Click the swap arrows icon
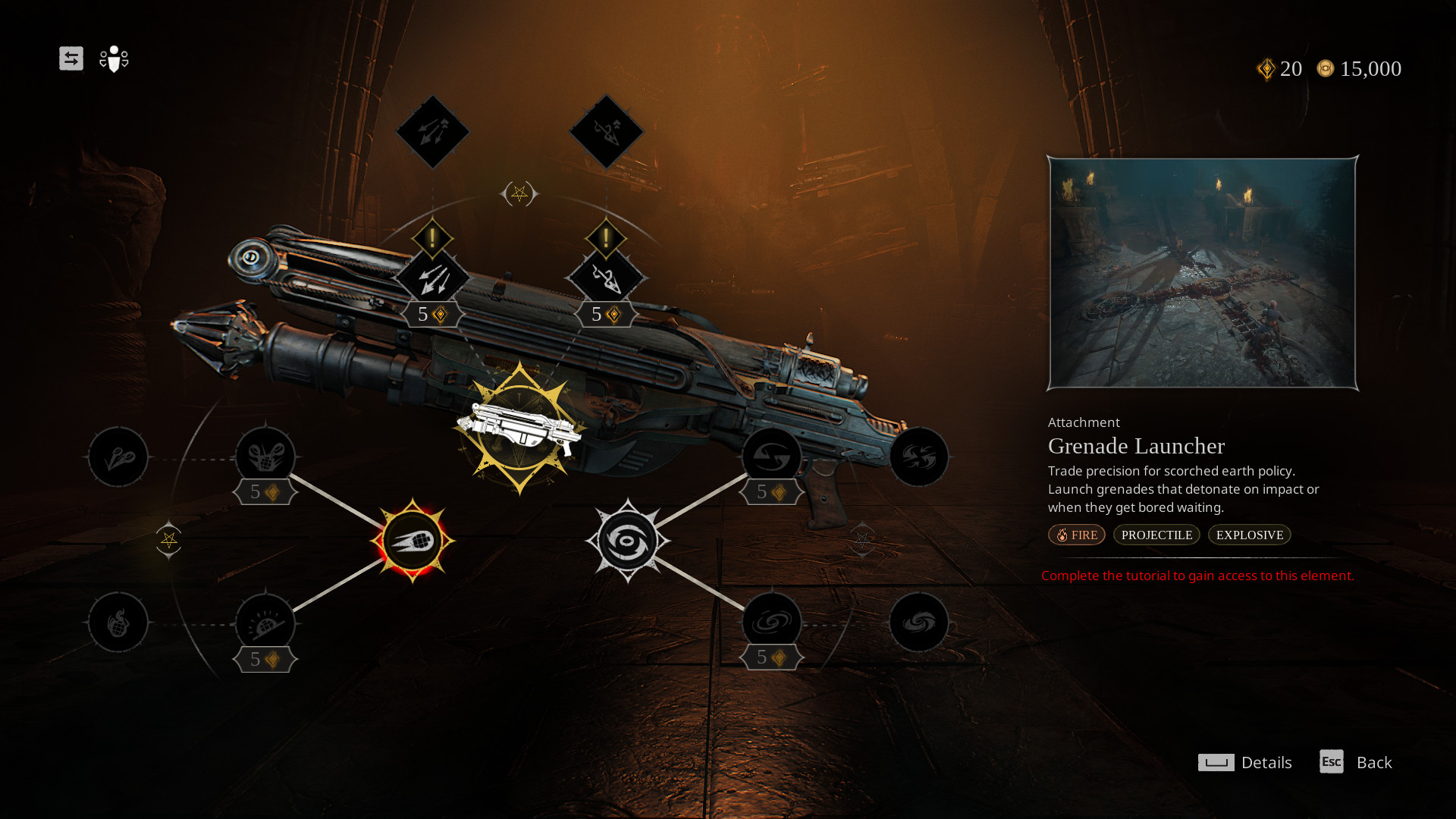This screenshot has width=1456, height=819. click(71, 58)
